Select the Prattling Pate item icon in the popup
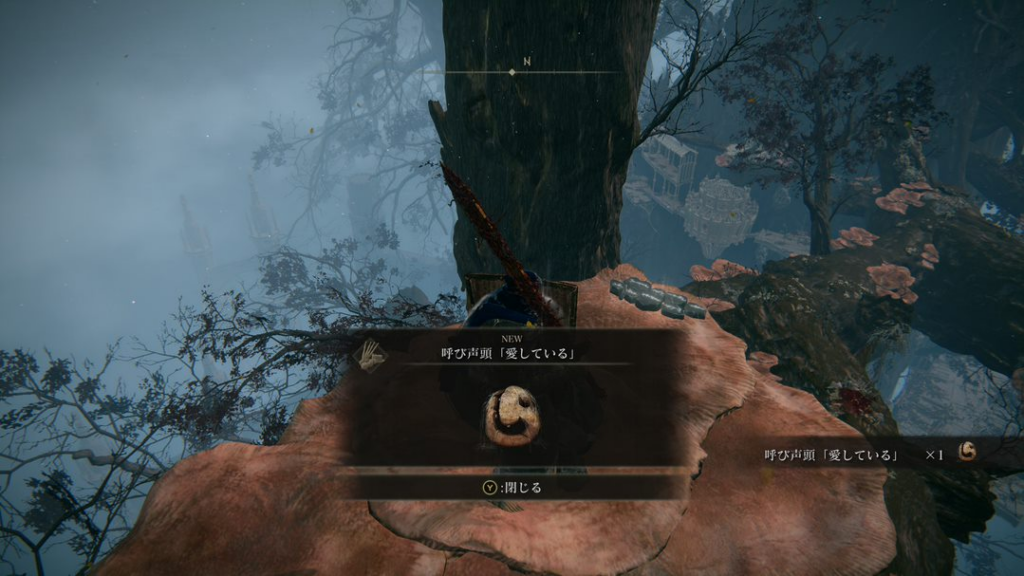This screenshot has width=1024, height=576. click(x=512, y=417)
